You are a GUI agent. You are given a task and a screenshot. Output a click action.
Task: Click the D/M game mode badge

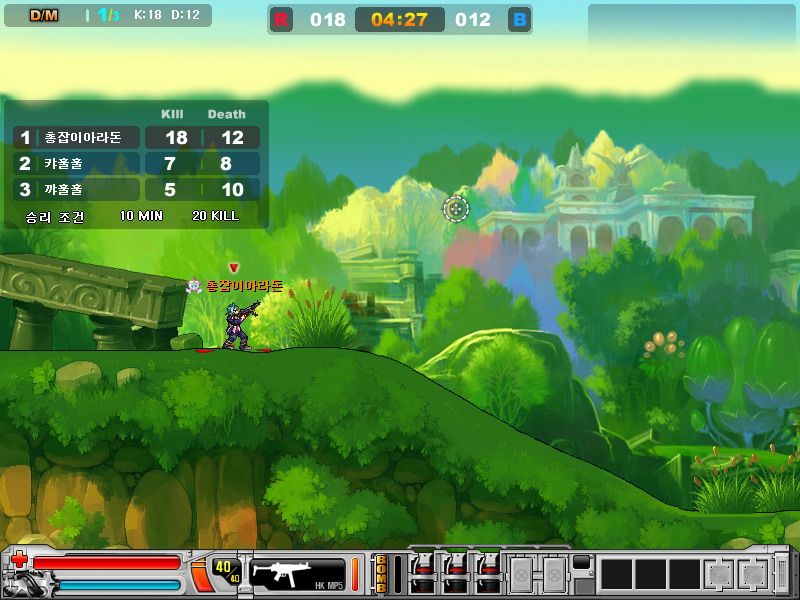(x=44, y=15)
